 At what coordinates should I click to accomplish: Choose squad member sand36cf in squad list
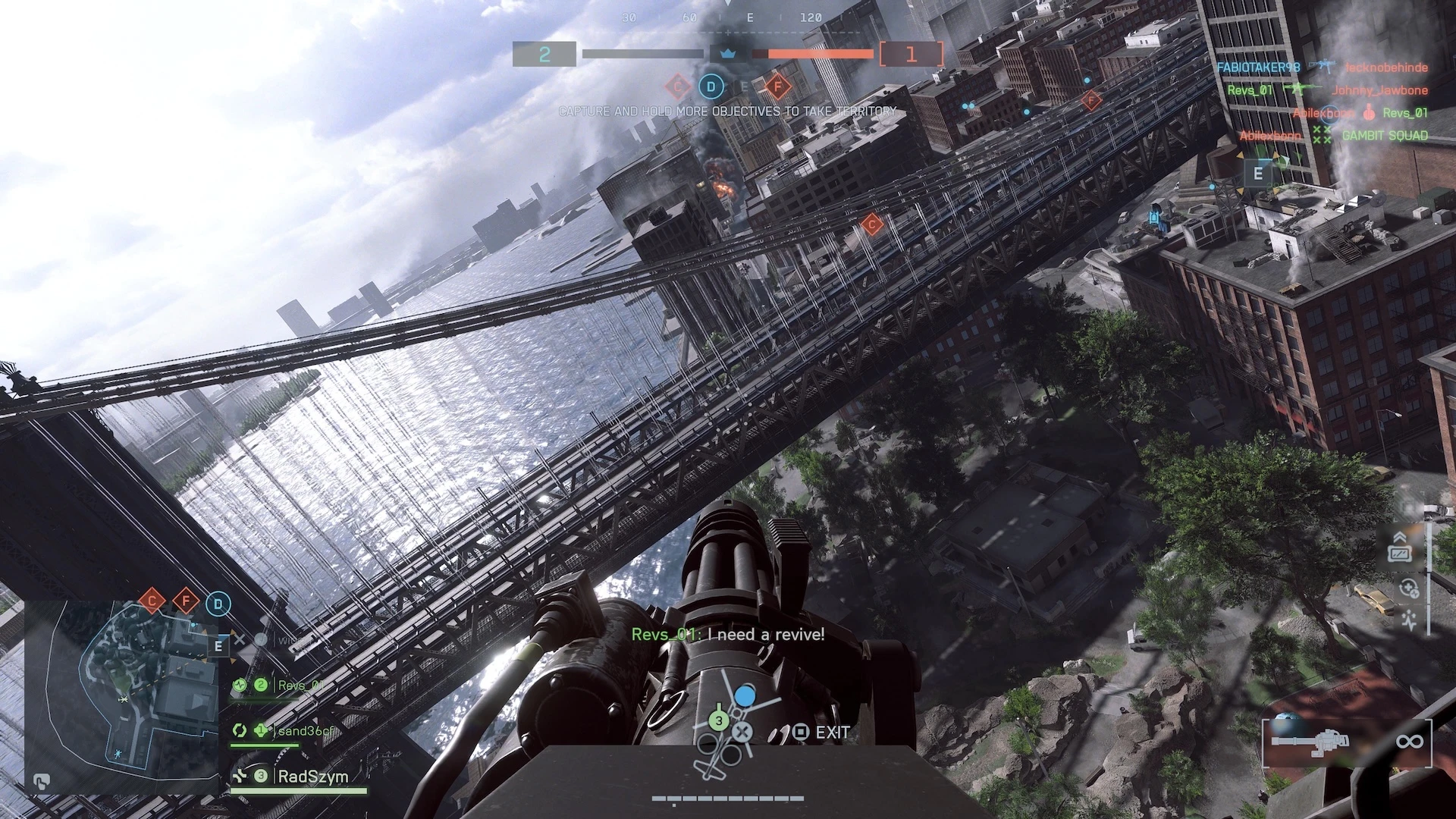coord(305,730)
